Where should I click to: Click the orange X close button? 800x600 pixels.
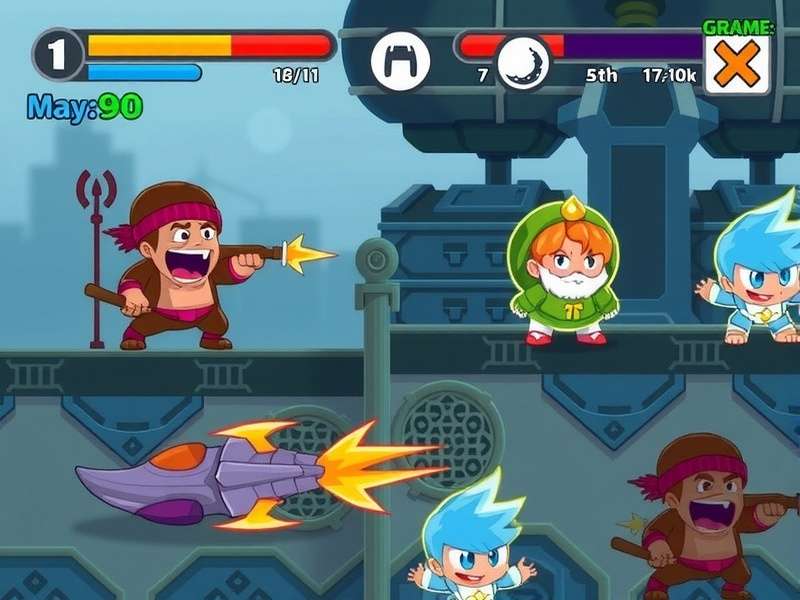[737, 67]
